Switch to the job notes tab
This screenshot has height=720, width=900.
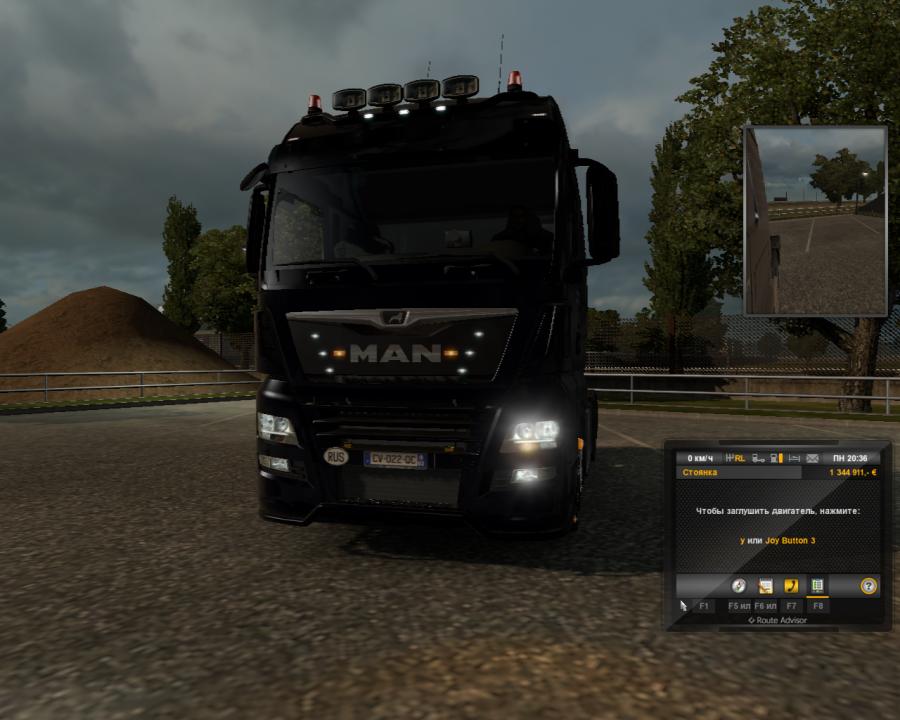765,586
